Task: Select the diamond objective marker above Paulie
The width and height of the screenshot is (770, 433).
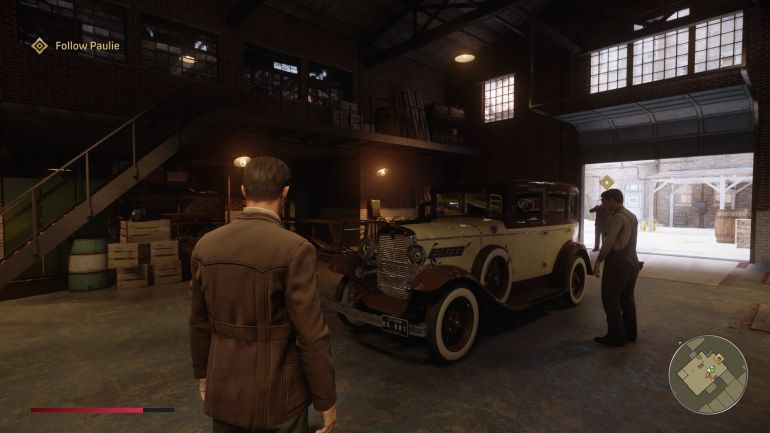Action: (x=606, y=181)
